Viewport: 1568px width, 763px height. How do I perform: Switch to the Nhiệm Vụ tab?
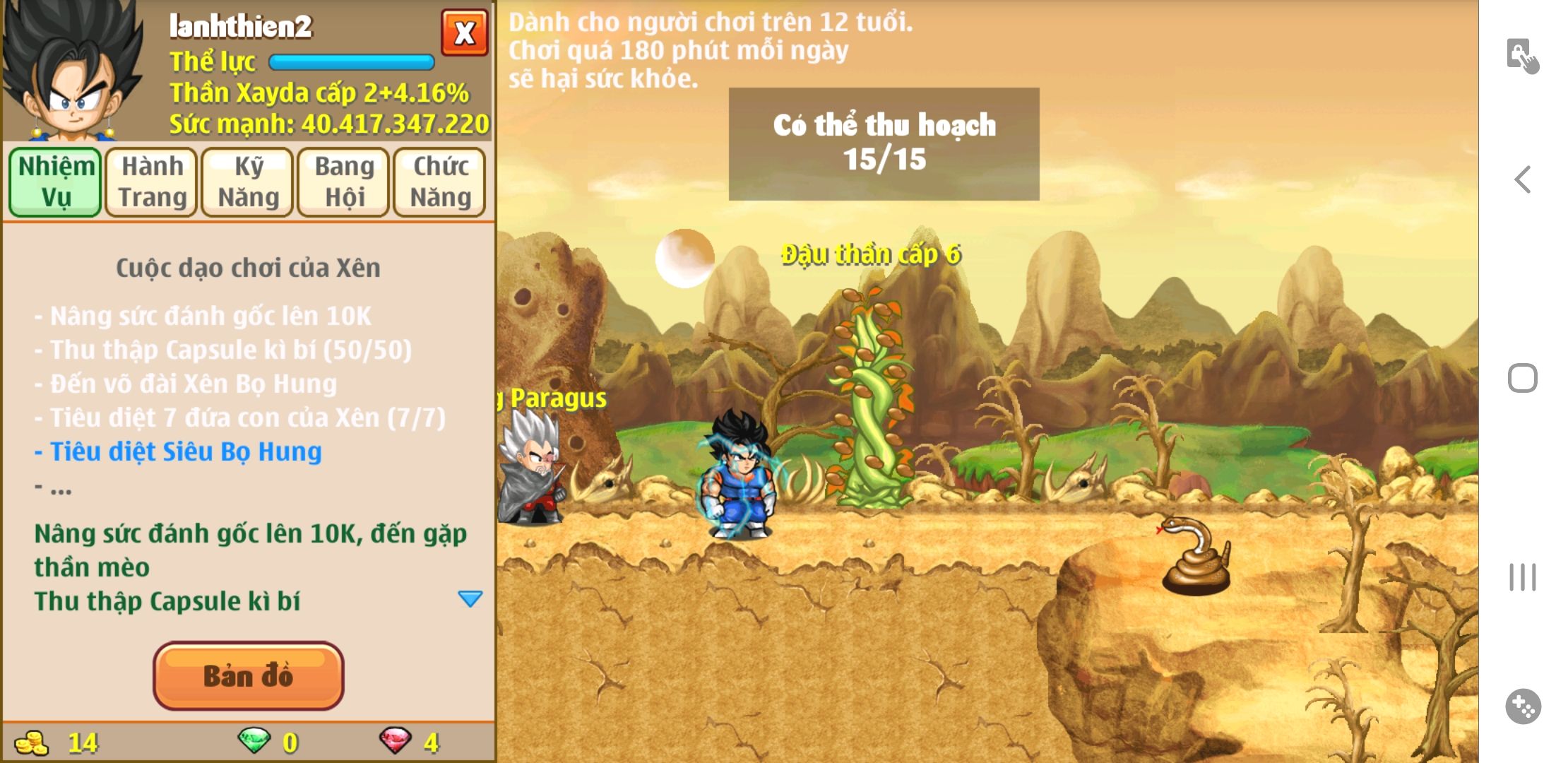click(x=56, y=182)
